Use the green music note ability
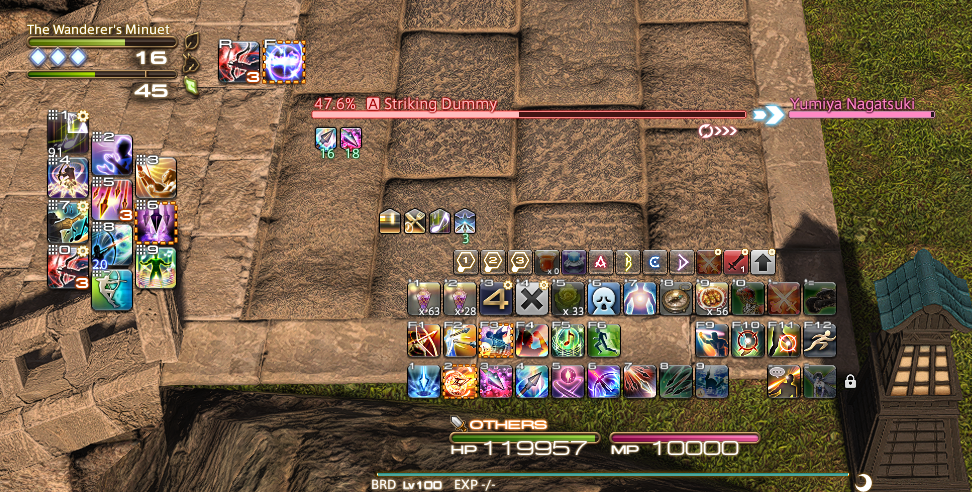The image size is (972, 492). 568,340
